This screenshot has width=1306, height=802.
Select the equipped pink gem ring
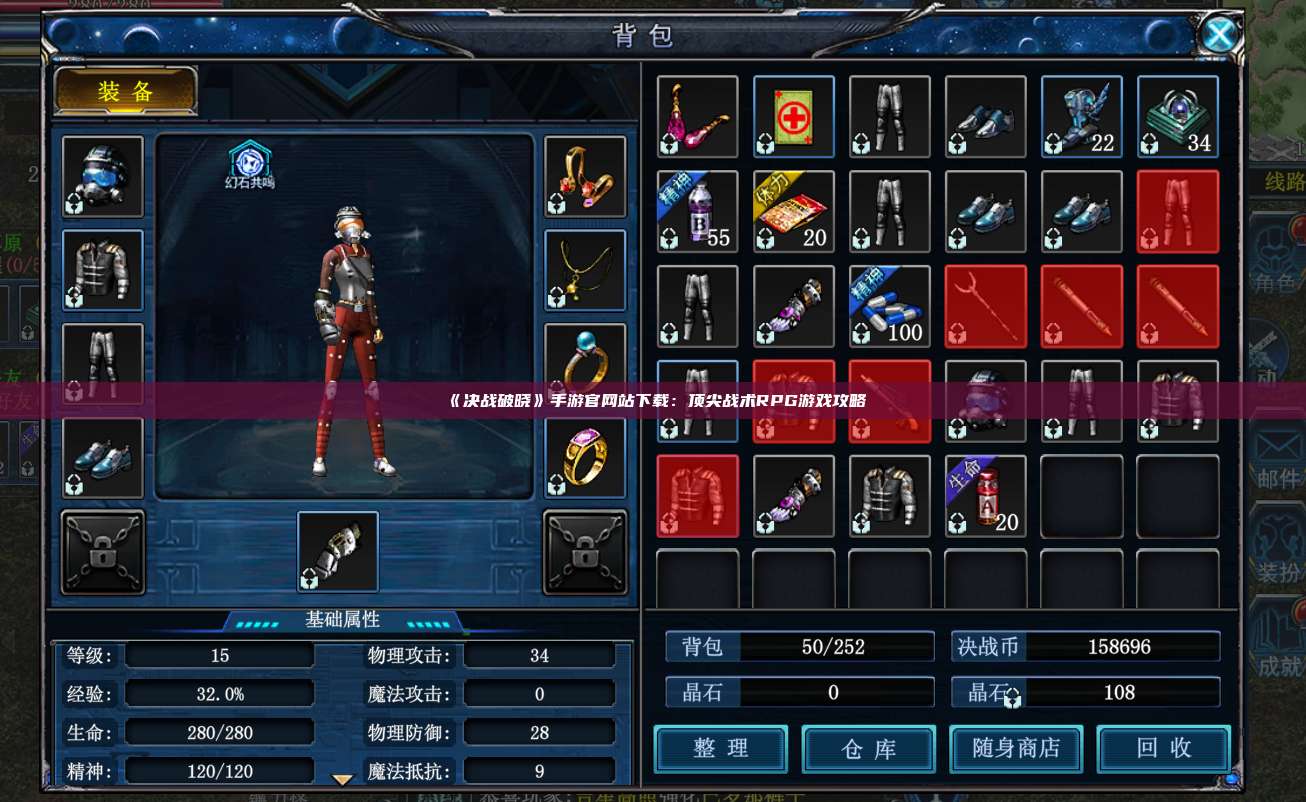pos(585,458)
